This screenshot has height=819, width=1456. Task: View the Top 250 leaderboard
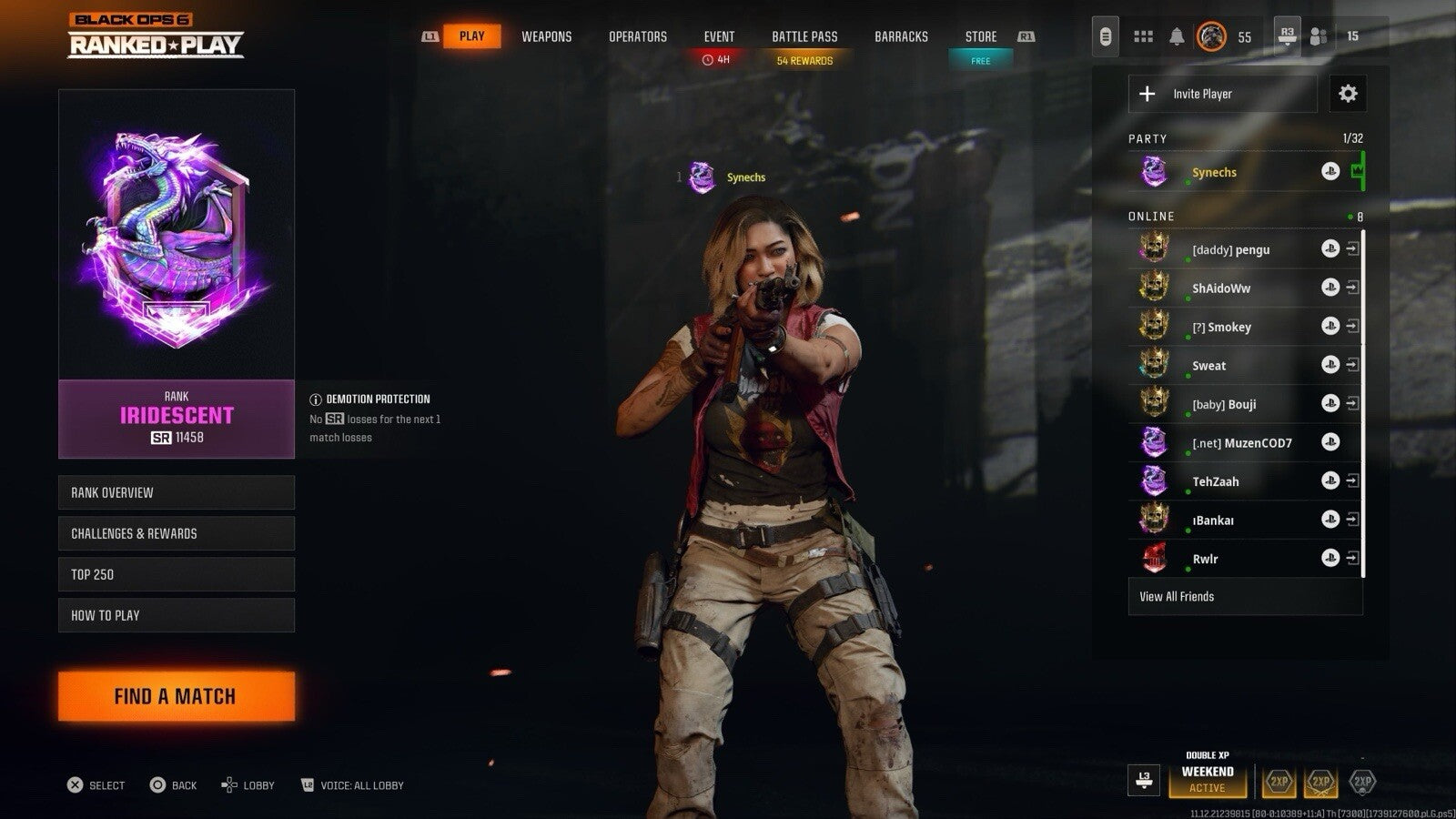click(x=177, y=574)
